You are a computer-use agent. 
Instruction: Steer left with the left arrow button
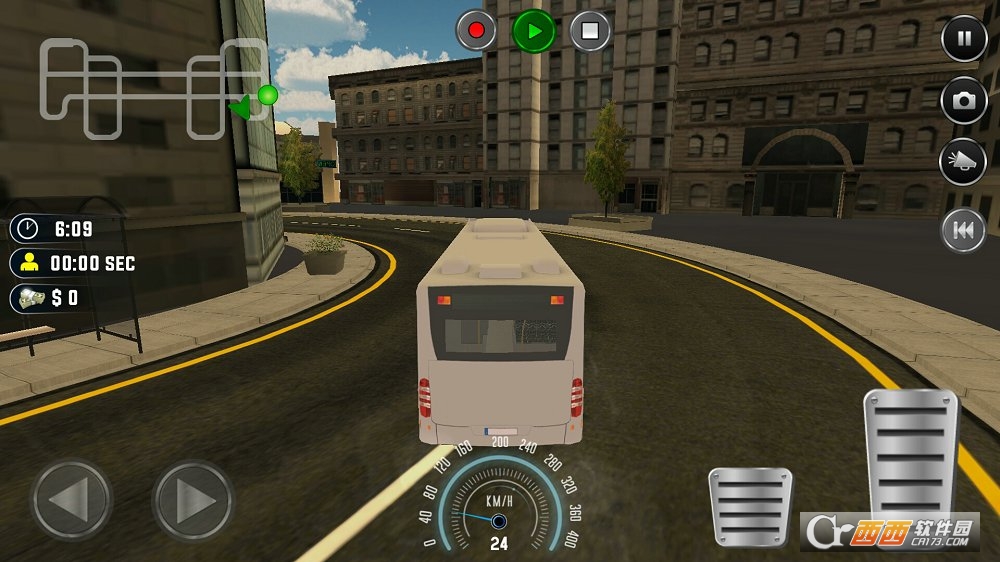[x=71, y=499]
